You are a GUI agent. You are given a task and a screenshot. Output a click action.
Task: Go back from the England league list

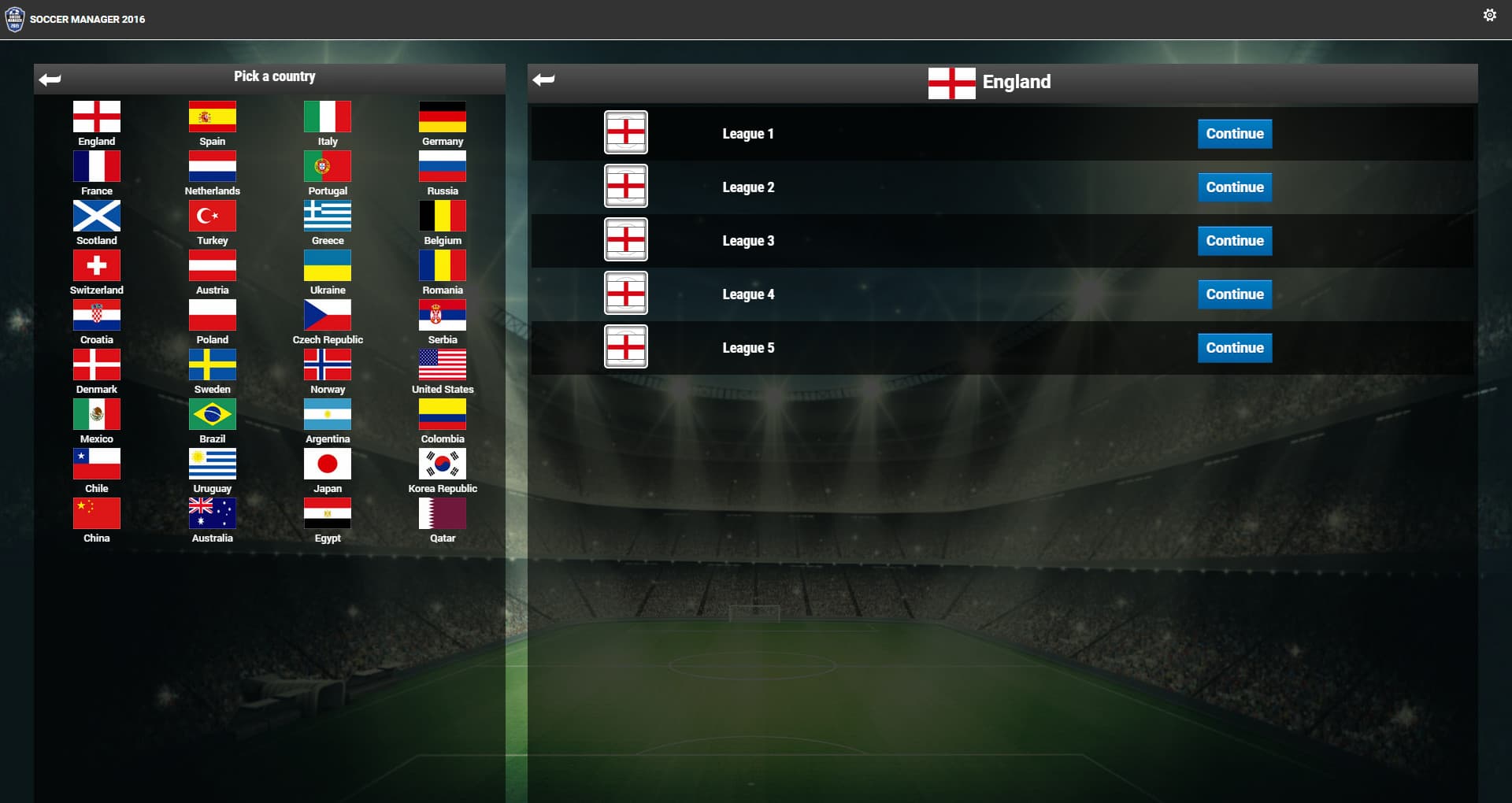point(543,80)
